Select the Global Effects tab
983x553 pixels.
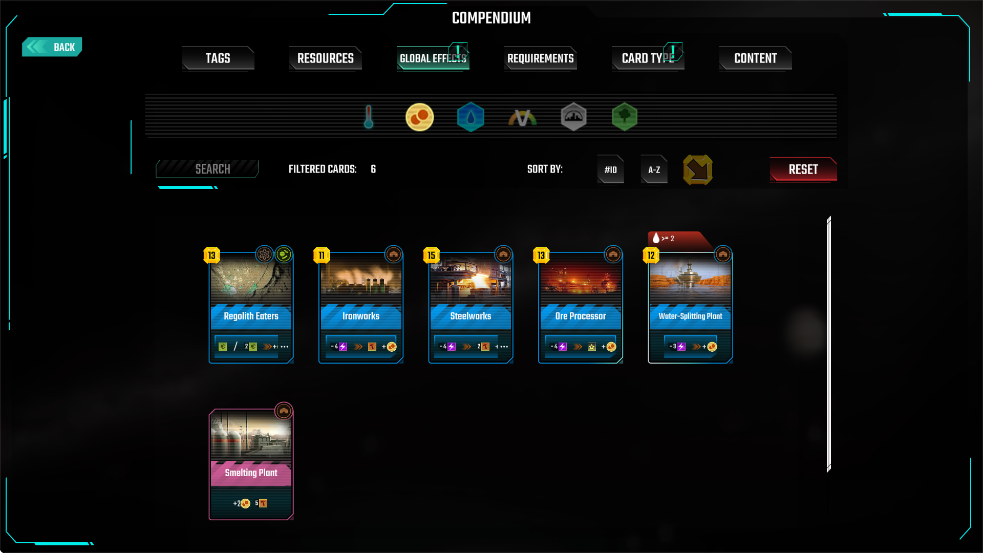pos(433,59)
